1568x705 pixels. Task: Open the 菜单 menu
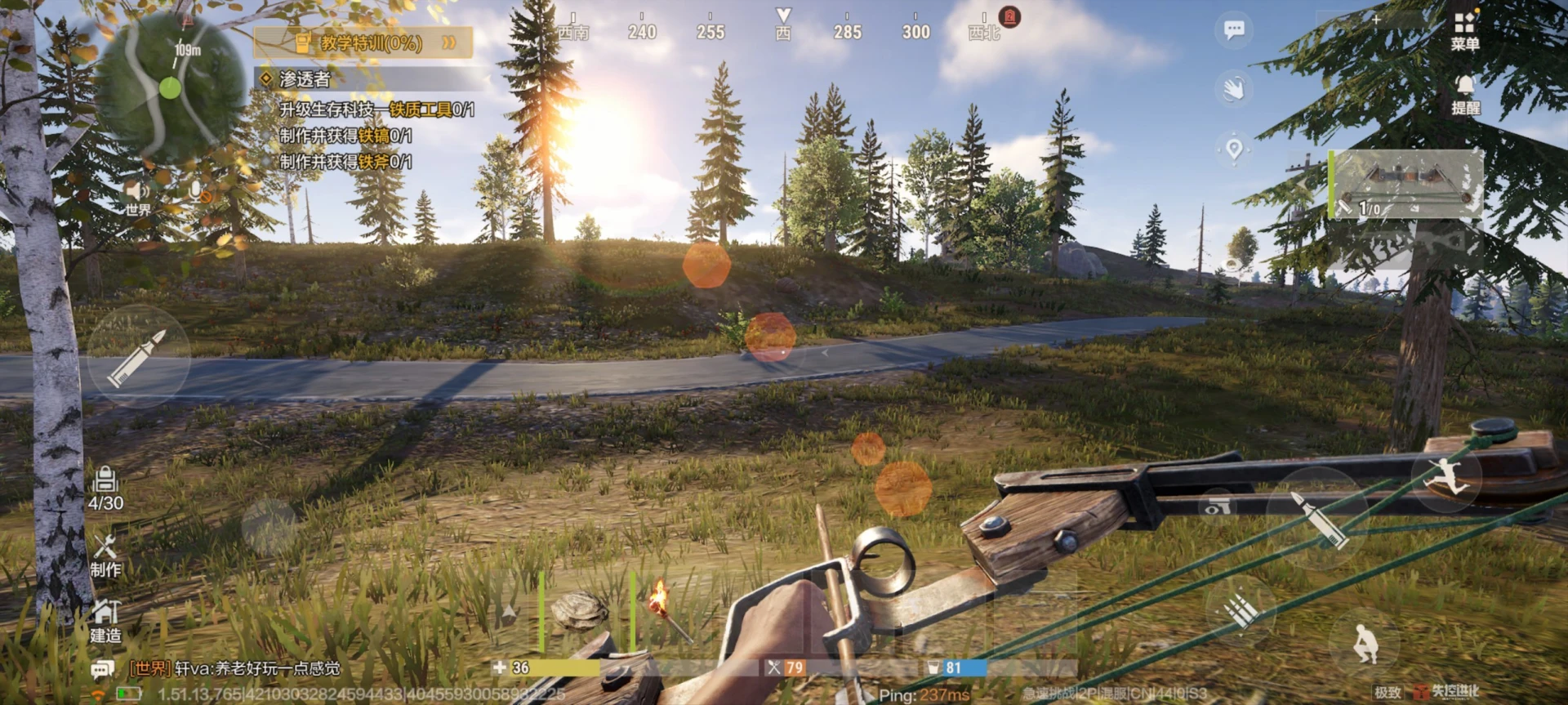[x=1464, y=29]
